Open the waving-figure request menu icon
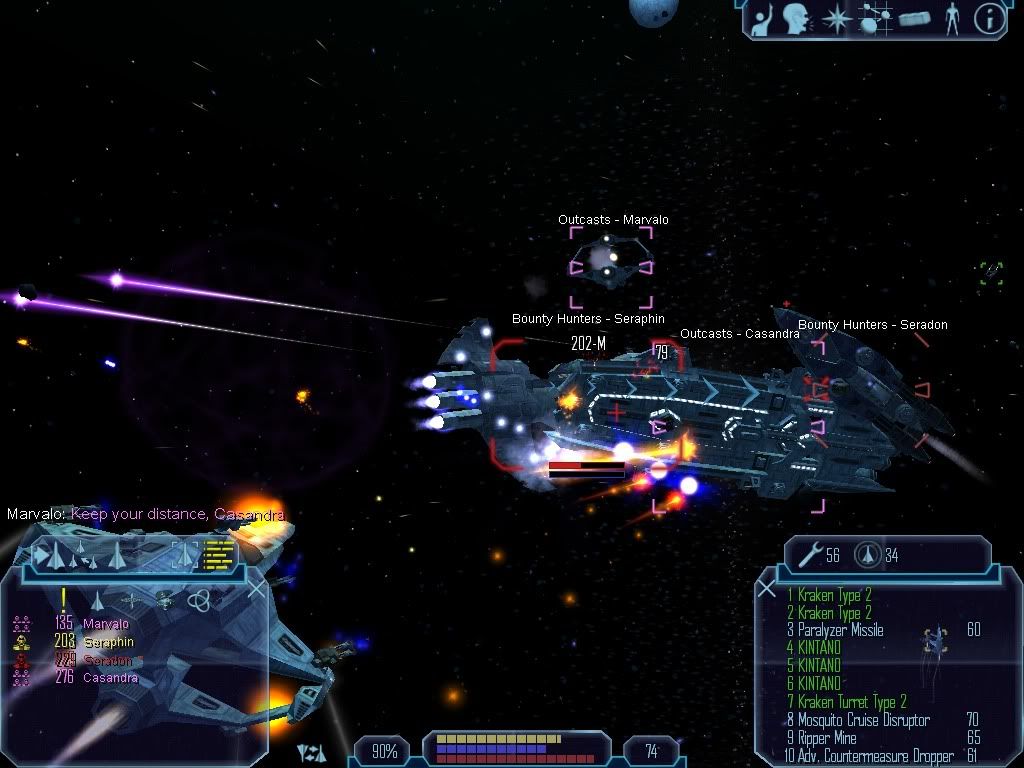Viewport: 1024px width, 768px height. 764,18
